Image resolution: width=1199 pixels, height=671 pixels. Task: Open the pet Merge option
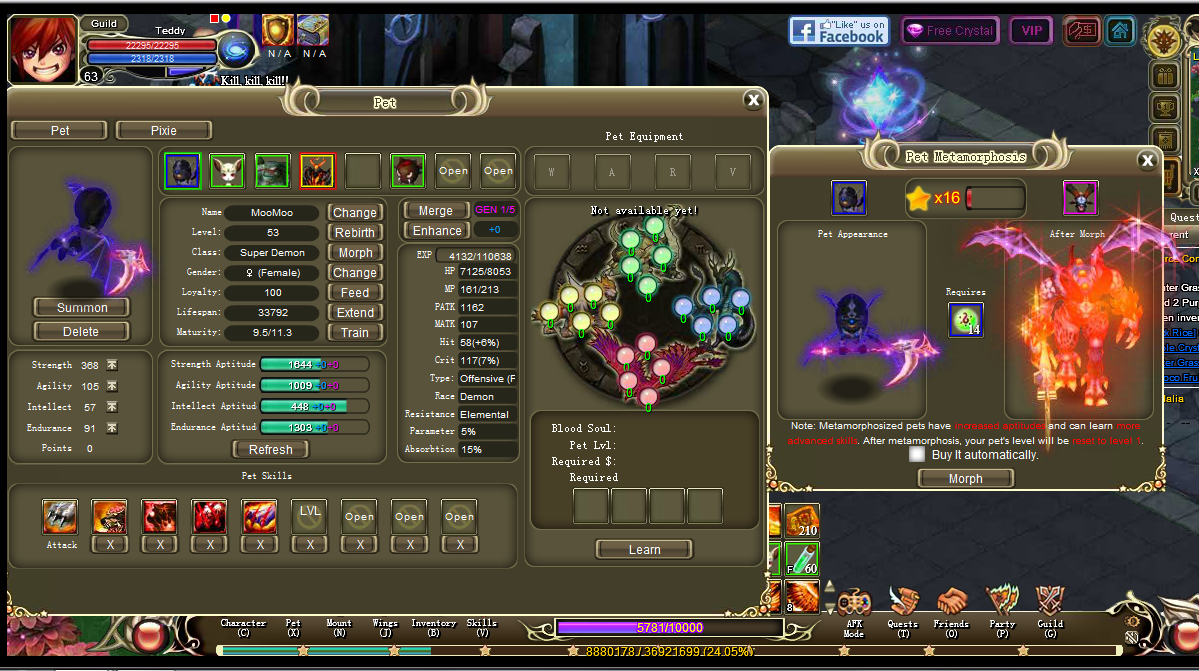pos(435,211)
